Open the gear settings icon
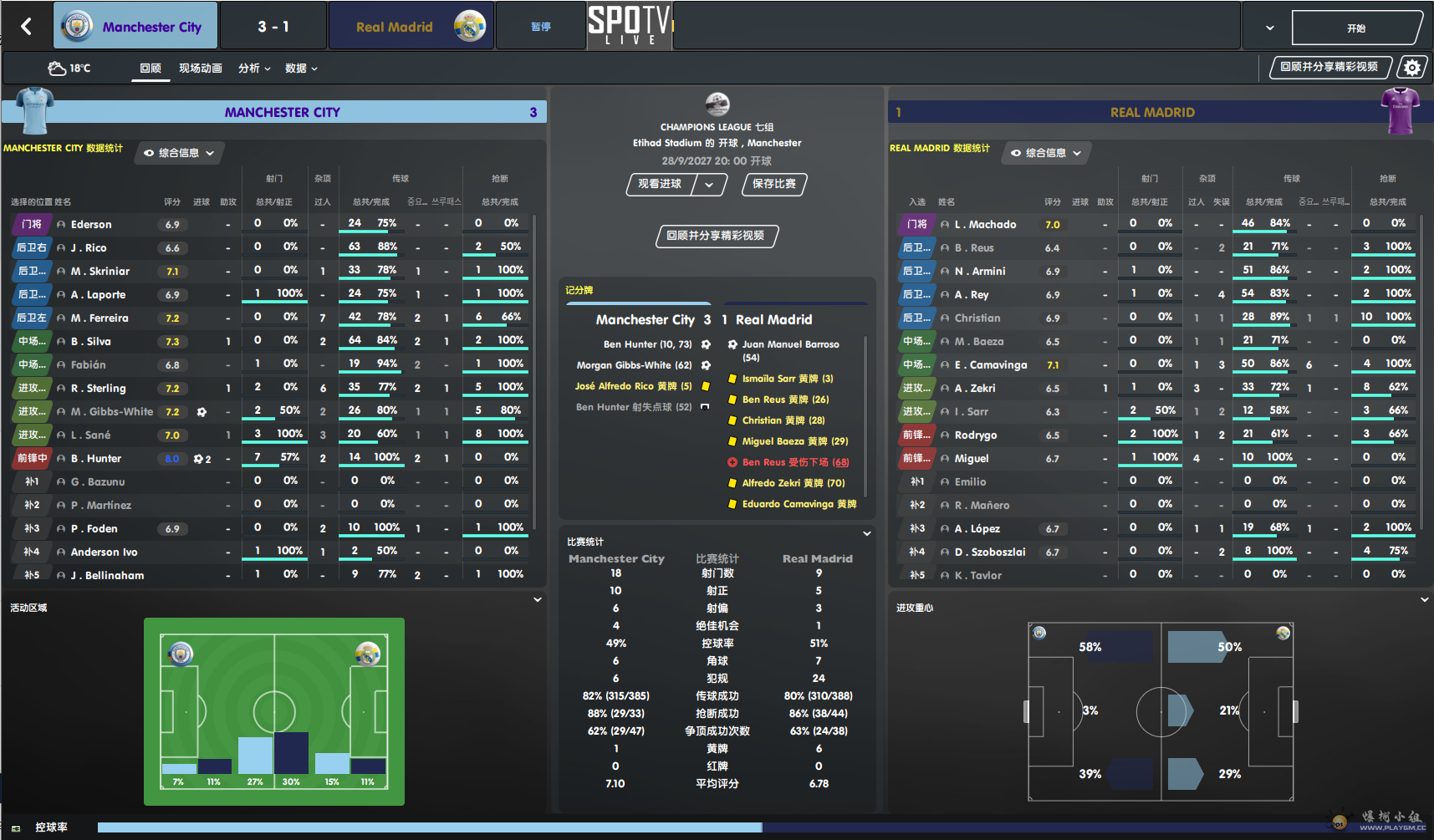1434x840 pixels. [1412, 68]
